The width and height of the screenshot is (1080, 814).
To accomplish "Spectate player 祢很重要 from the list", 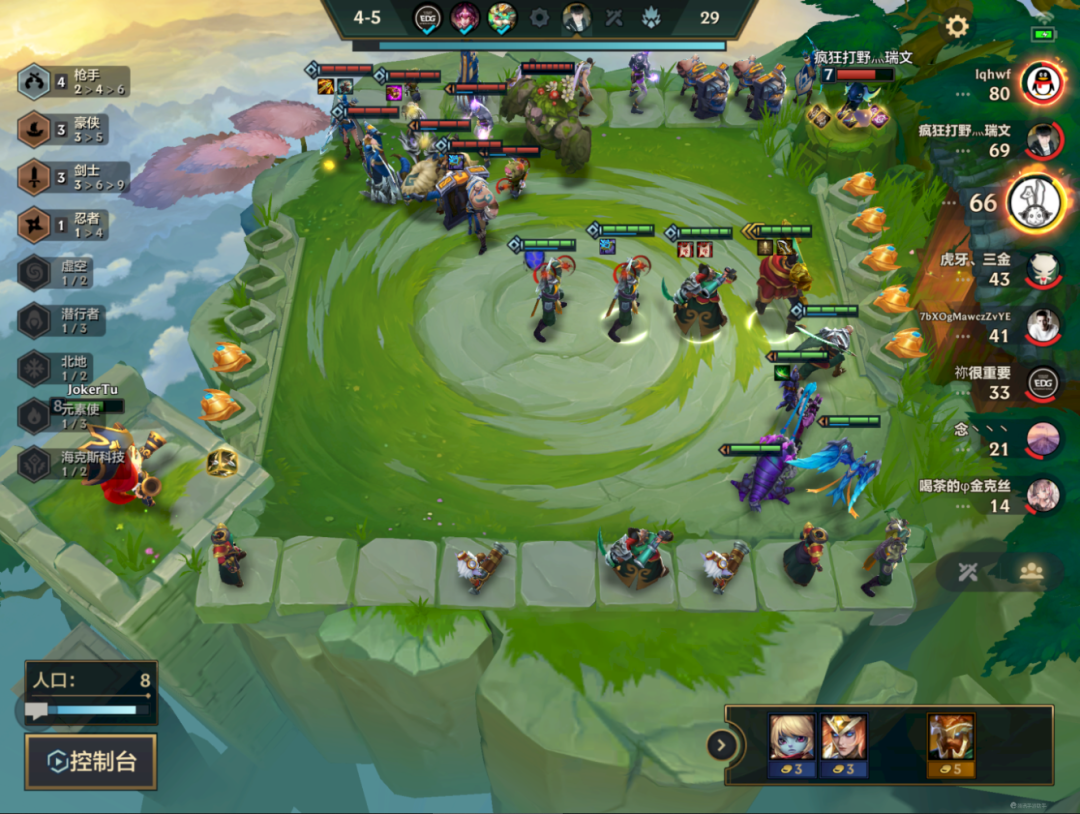I will click(1042, 383).
